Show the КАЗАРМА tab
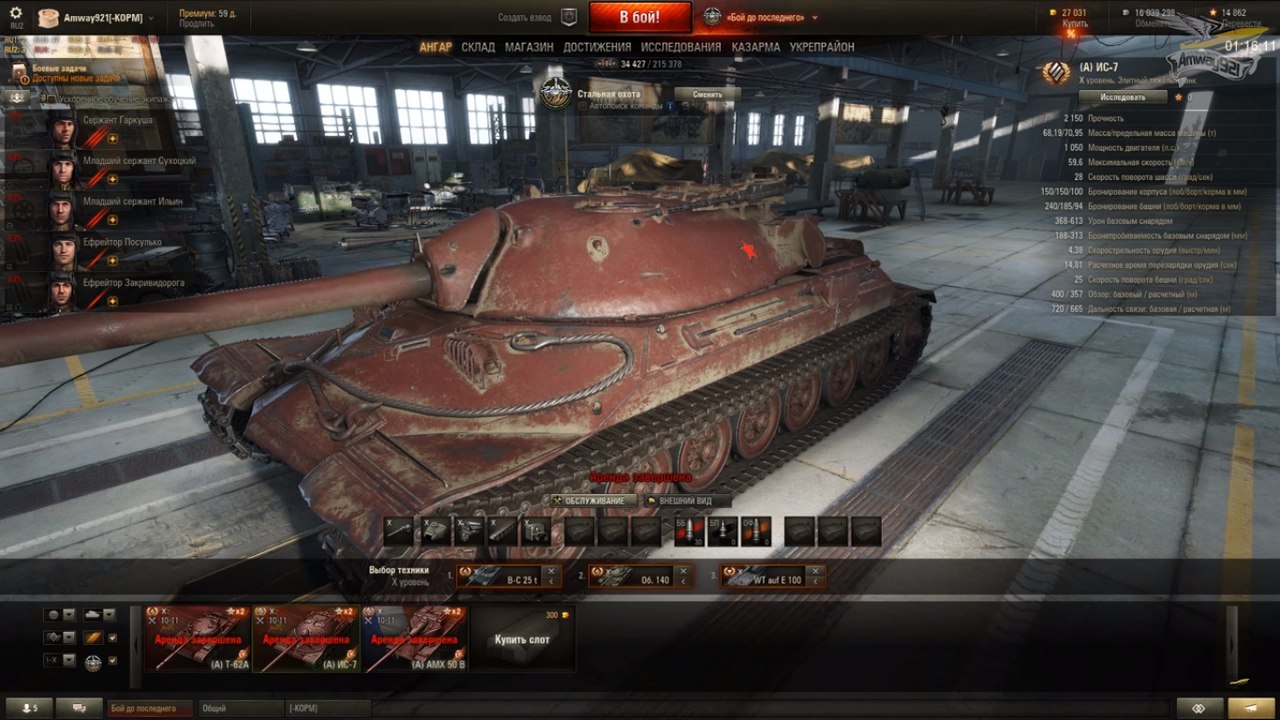Image resolution: width=1280 pixels, height=720 pixels. [x=755, y=47]
